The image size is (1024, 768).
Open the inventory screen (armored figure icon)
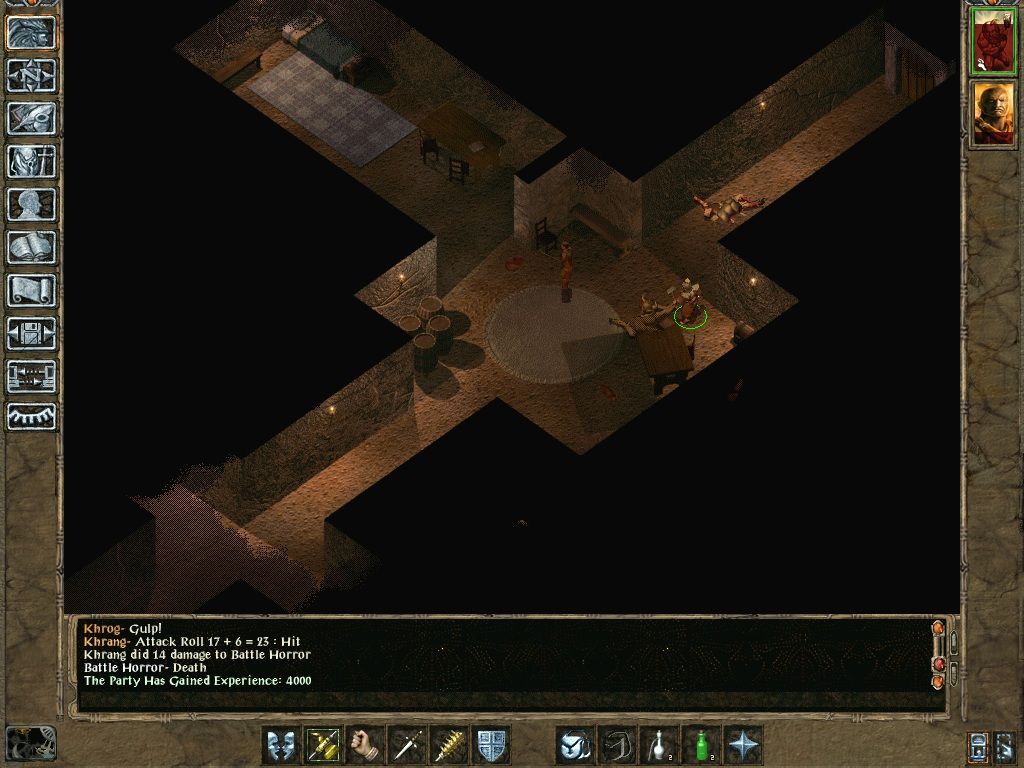point(32,161)
